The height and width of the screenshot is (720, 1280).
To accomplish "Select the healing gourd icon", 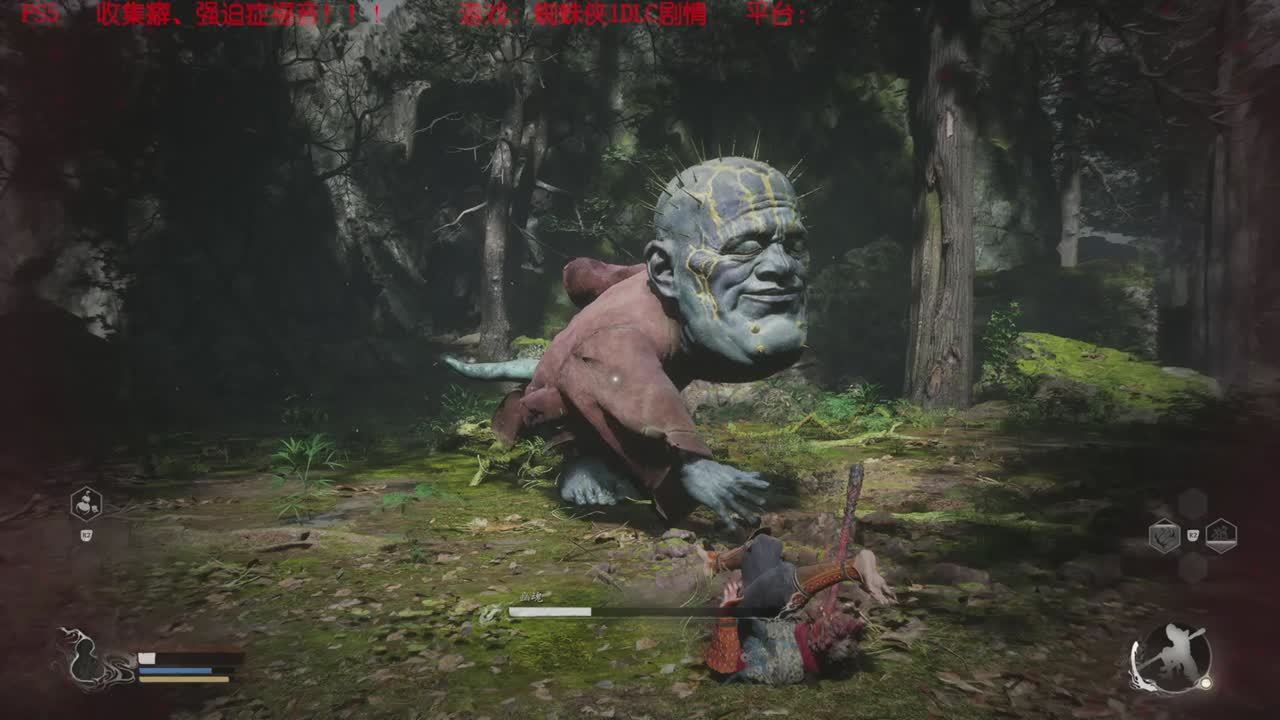I will coord(86,660).
